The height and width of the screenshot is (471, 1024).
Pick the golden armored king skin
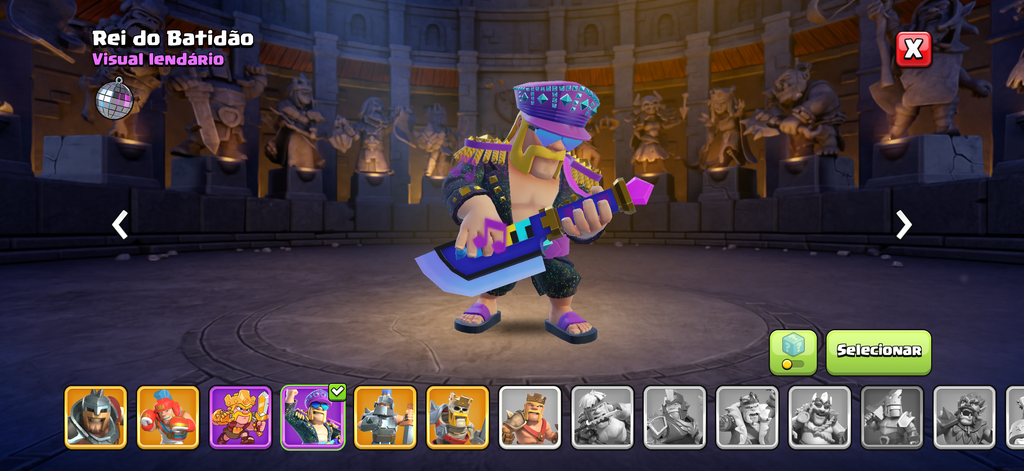click(x=240, y=417)
